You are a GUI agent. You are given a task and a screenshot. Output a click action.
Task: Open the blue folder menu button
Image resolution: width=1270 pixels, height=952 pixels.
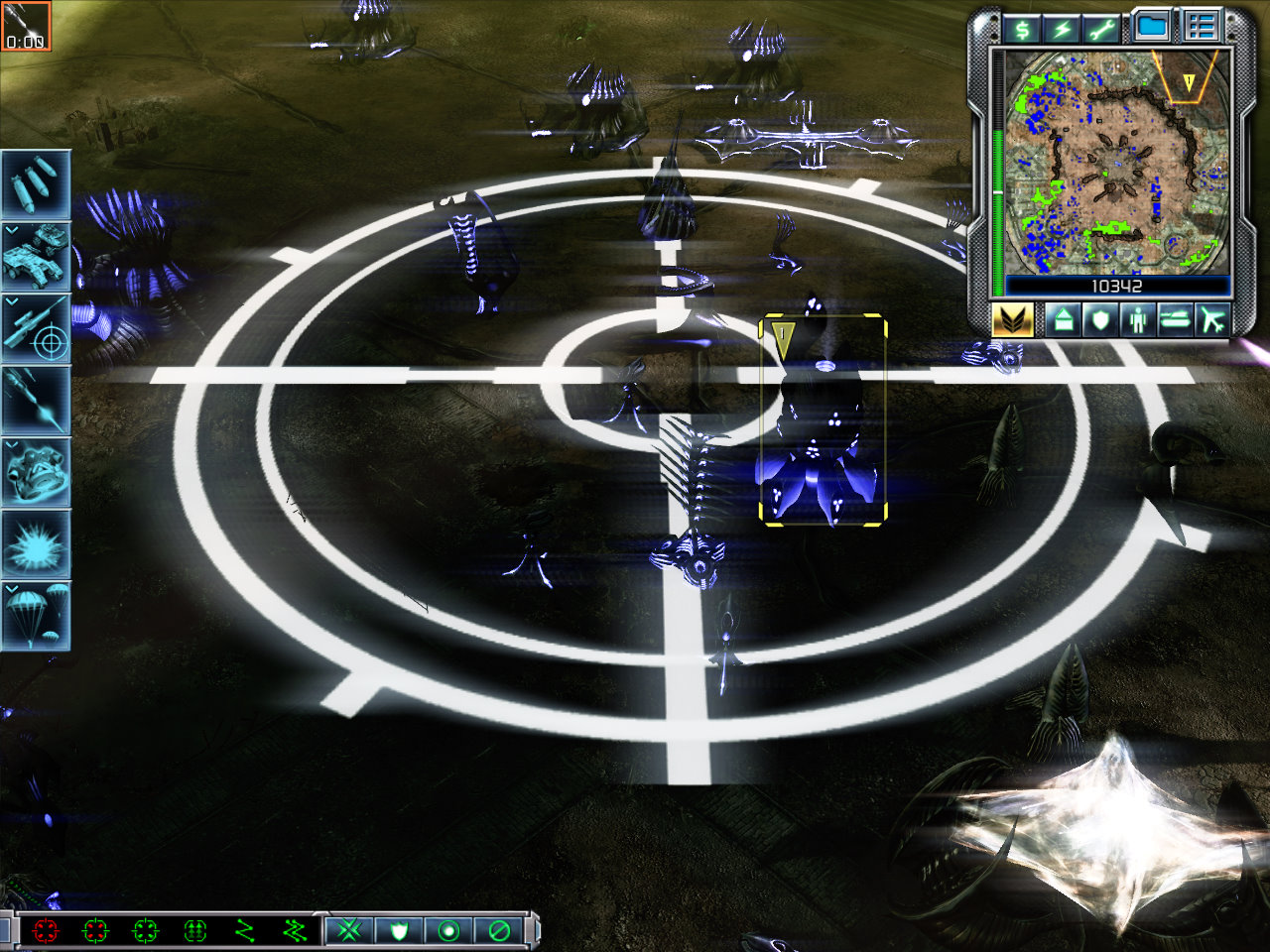pos(1152,27)
